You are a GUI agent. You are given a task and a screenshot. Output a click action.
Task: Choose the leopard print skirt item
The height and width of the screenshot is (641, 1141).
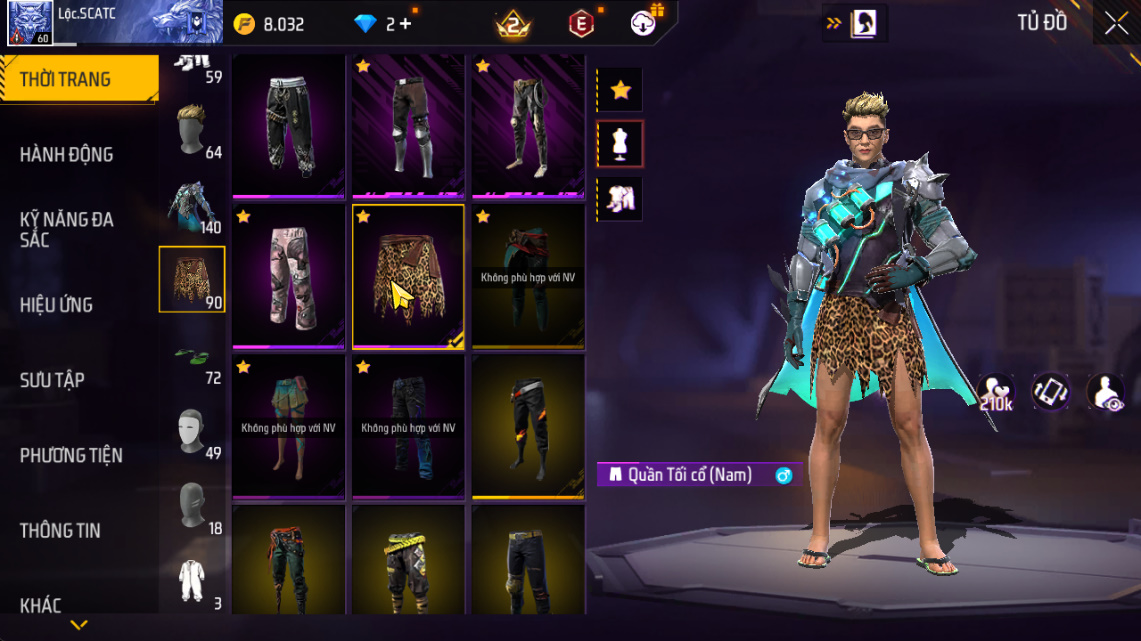(x=408, y=277)
